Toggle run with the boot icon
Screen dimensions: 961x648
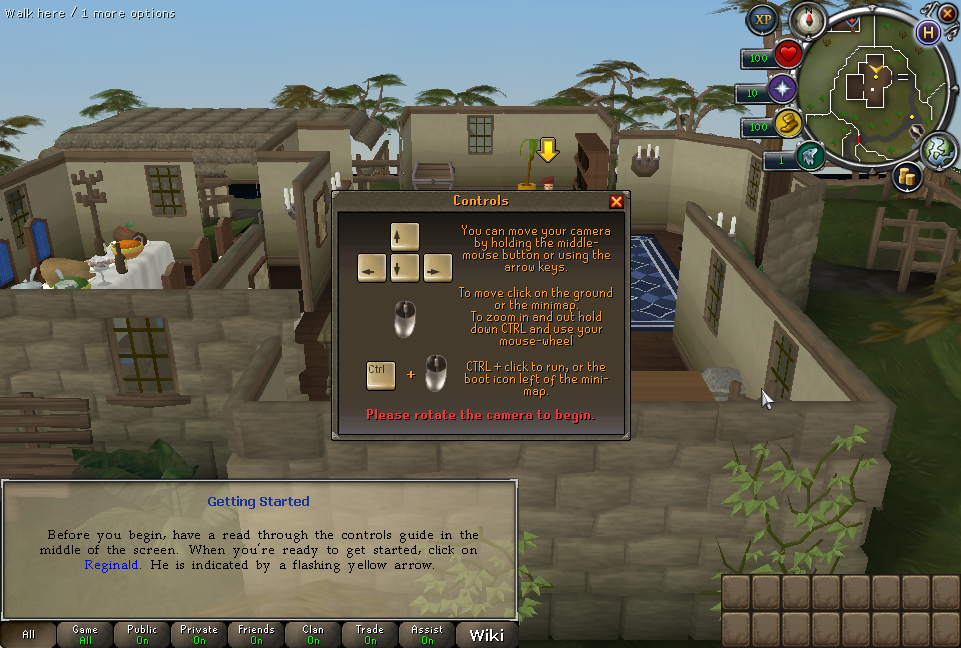tap(788, 124)
